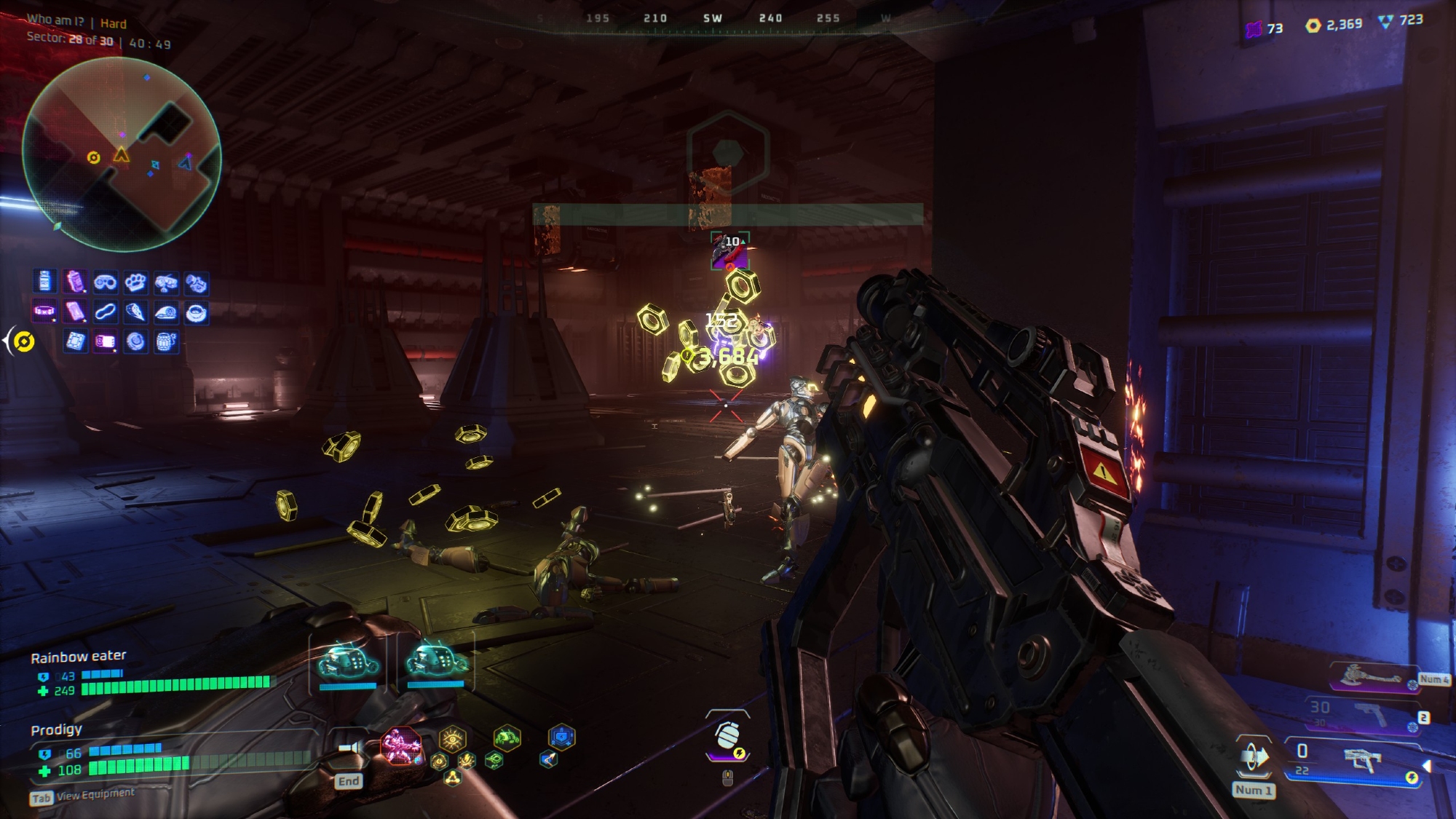Image resolution: width=1456 pixels, height=819 pixels.
Task: Select the pill bottle perk icon
Action: coord(45,281)
